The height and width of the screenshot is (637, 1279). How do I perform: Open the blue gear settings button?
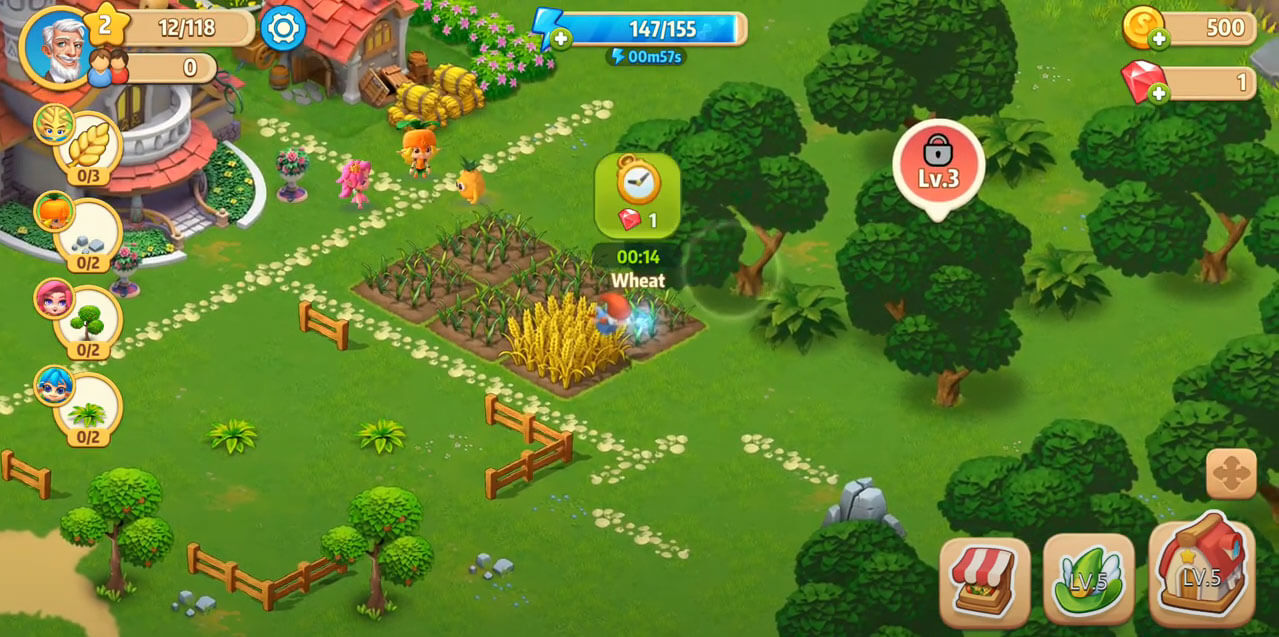(283, 29)
